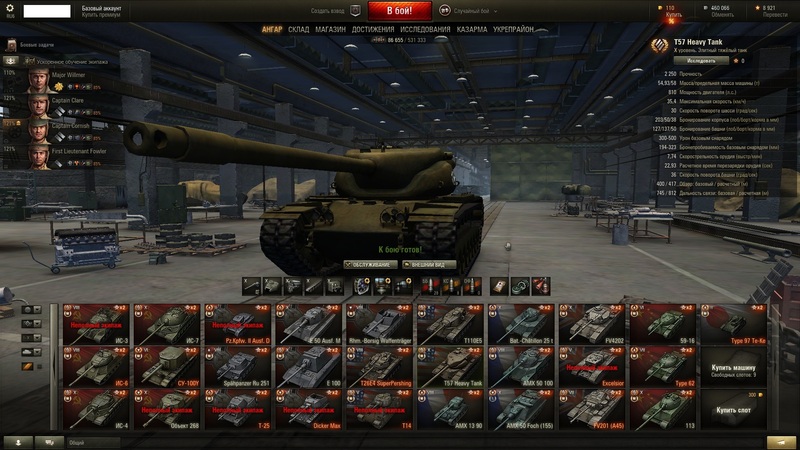
Task: Go to the ДОСТИЖЕНИЯ tab
Action: click(x=373, y=30)
